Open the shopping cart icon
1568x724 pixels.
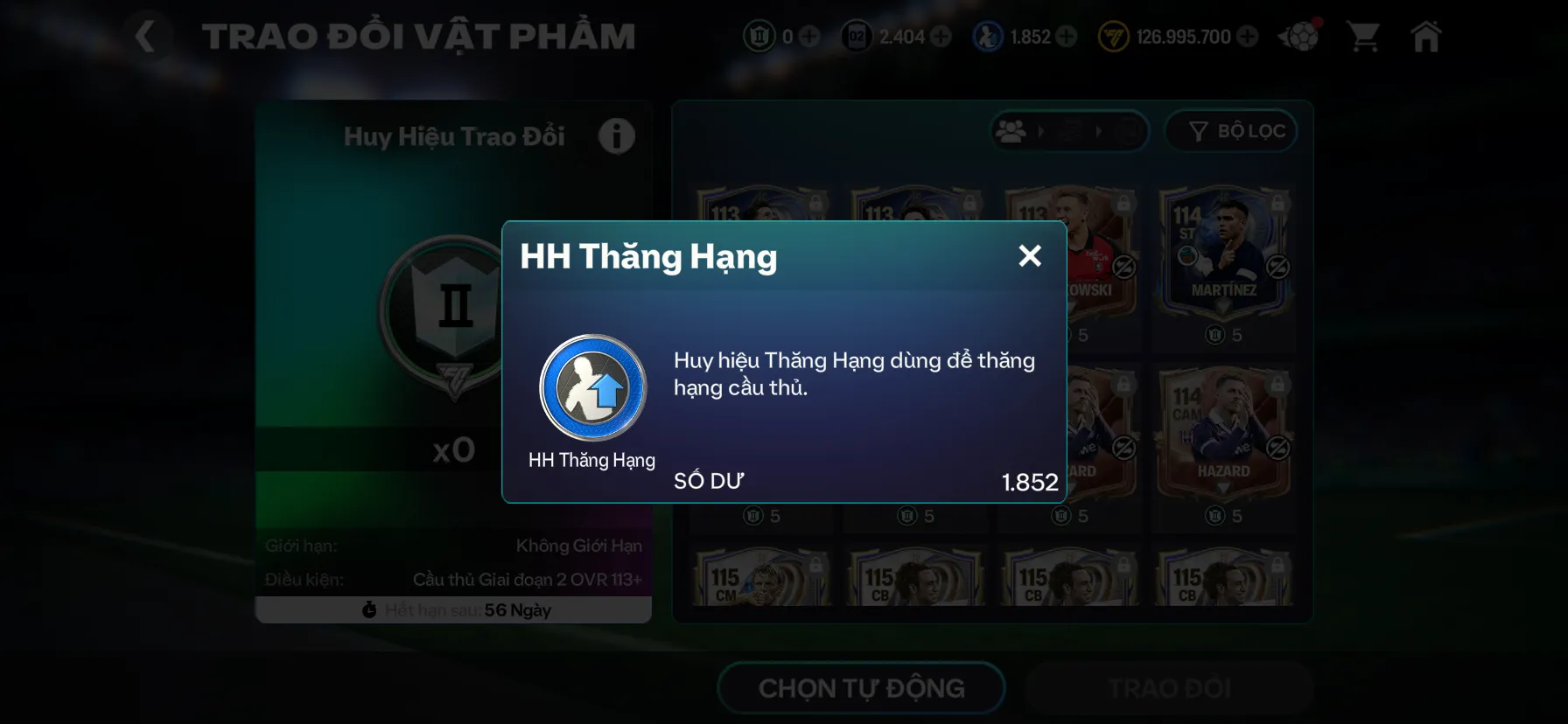click(1361, 36)
